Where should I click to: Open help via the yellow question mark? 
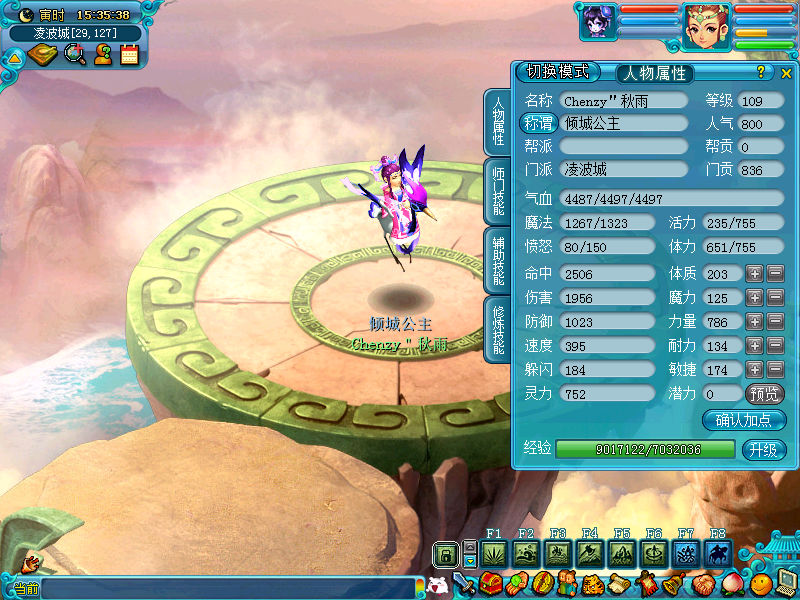[760, 72]
